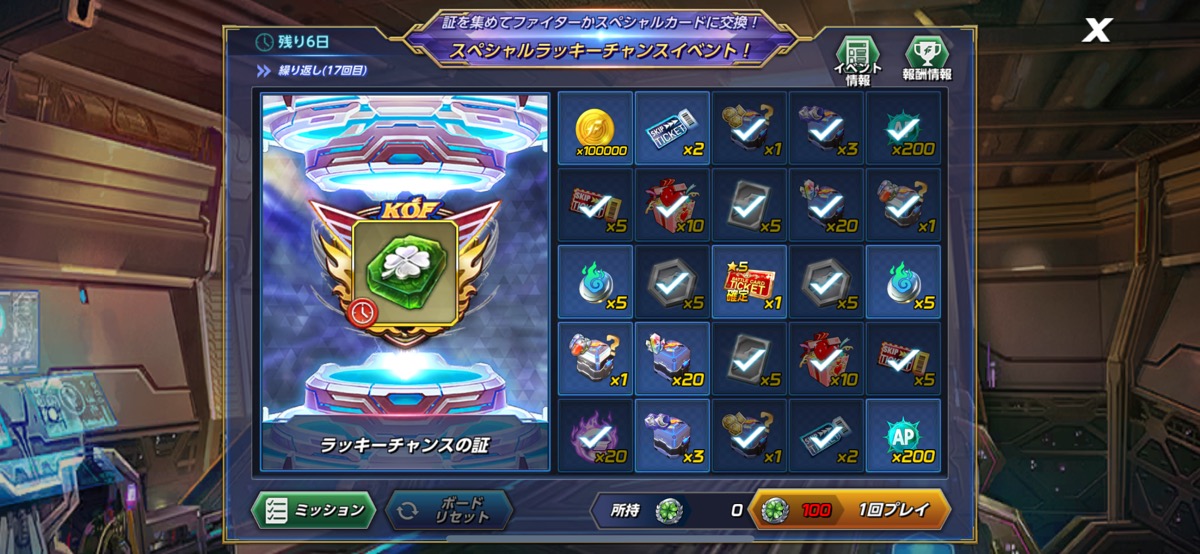
Task: Select the x100000 gold coin reward tile
Action: pyautogui.click(x=595, y=129)
